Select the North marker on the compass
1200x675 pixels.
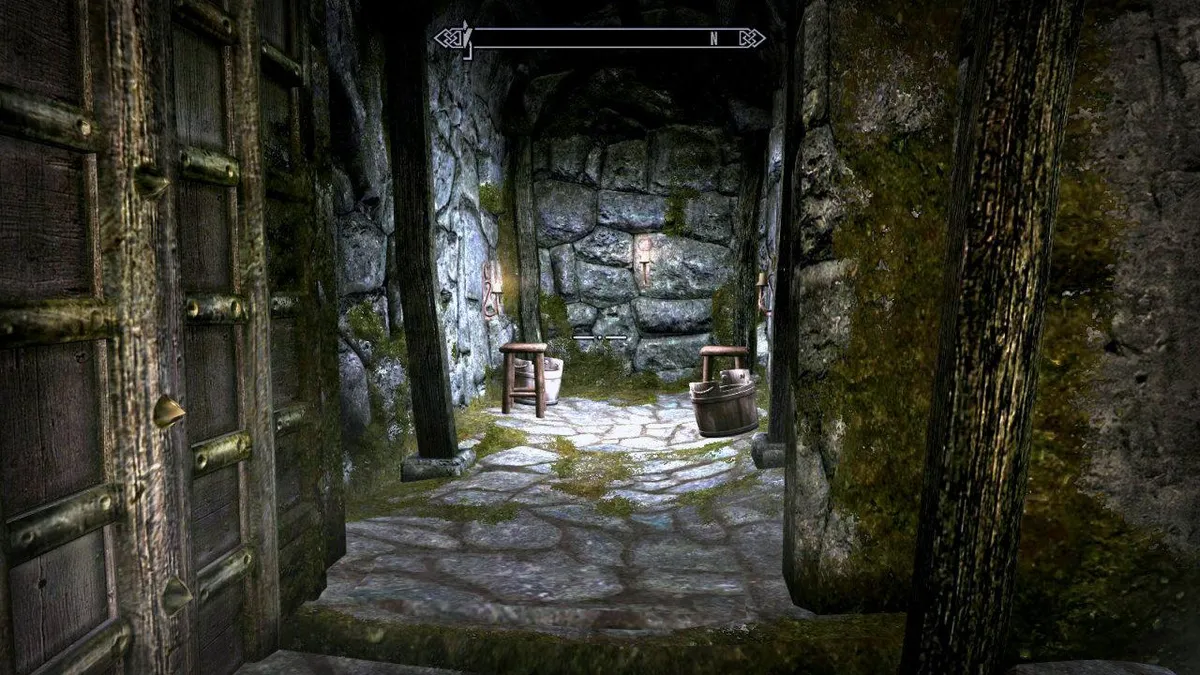pos(714,39)
